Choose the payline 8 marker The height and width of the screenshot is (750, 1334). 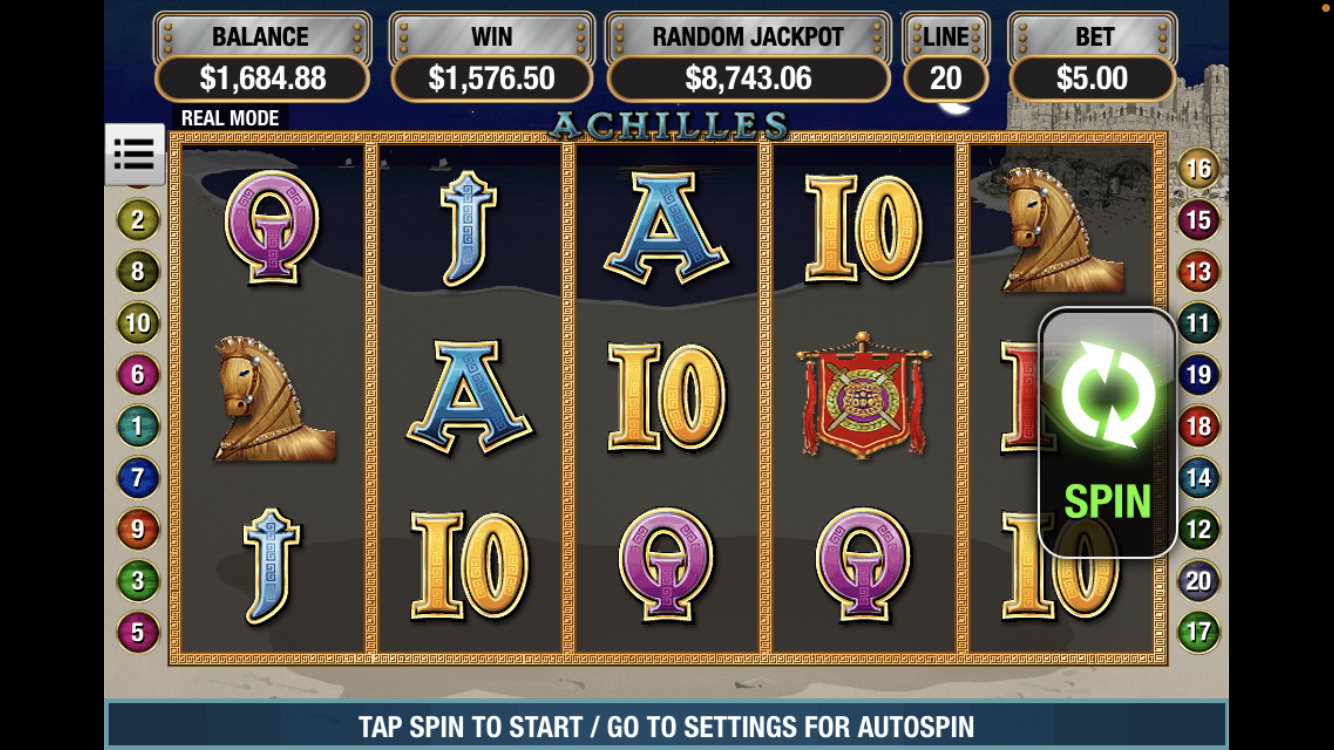138,271
